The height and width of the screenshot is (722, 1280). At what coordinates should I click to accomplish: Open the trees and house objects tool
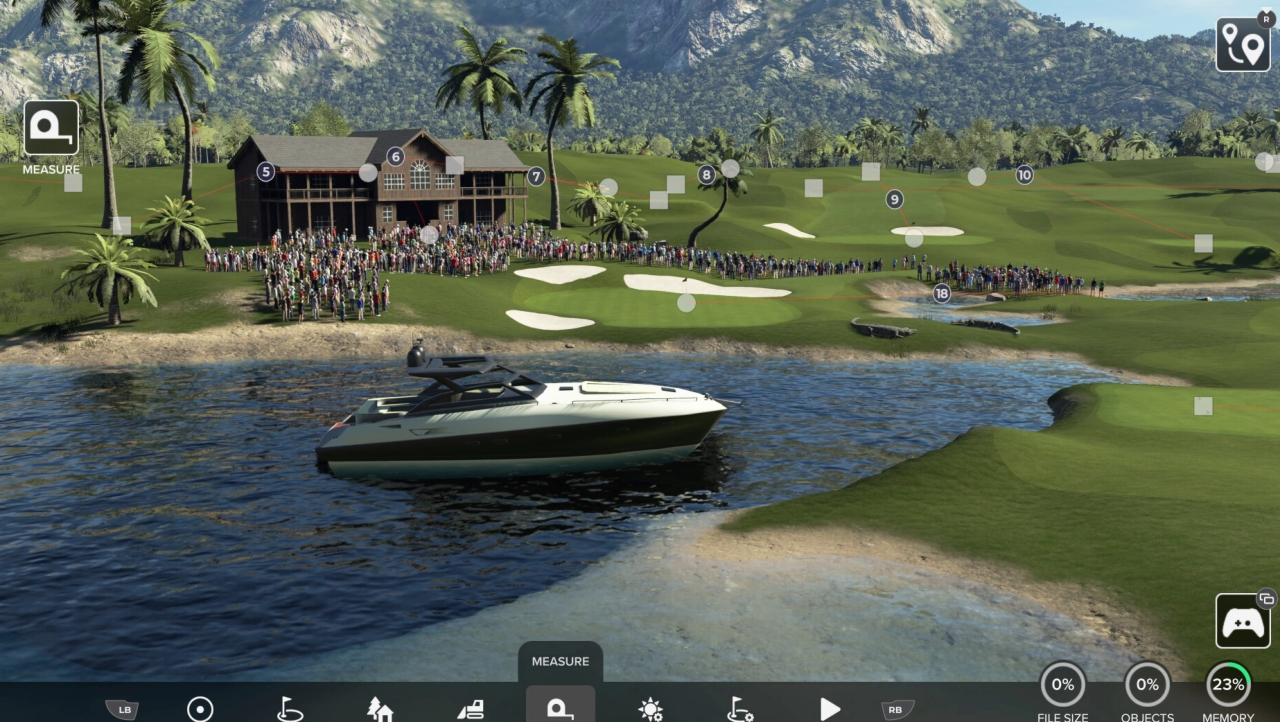pos(380,709)
